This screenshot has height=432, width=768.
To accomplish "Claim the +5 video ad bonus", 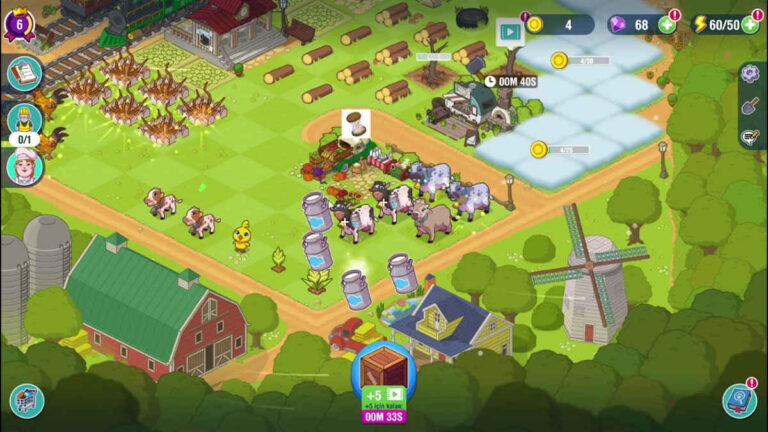I will click(x=384, y=396).
